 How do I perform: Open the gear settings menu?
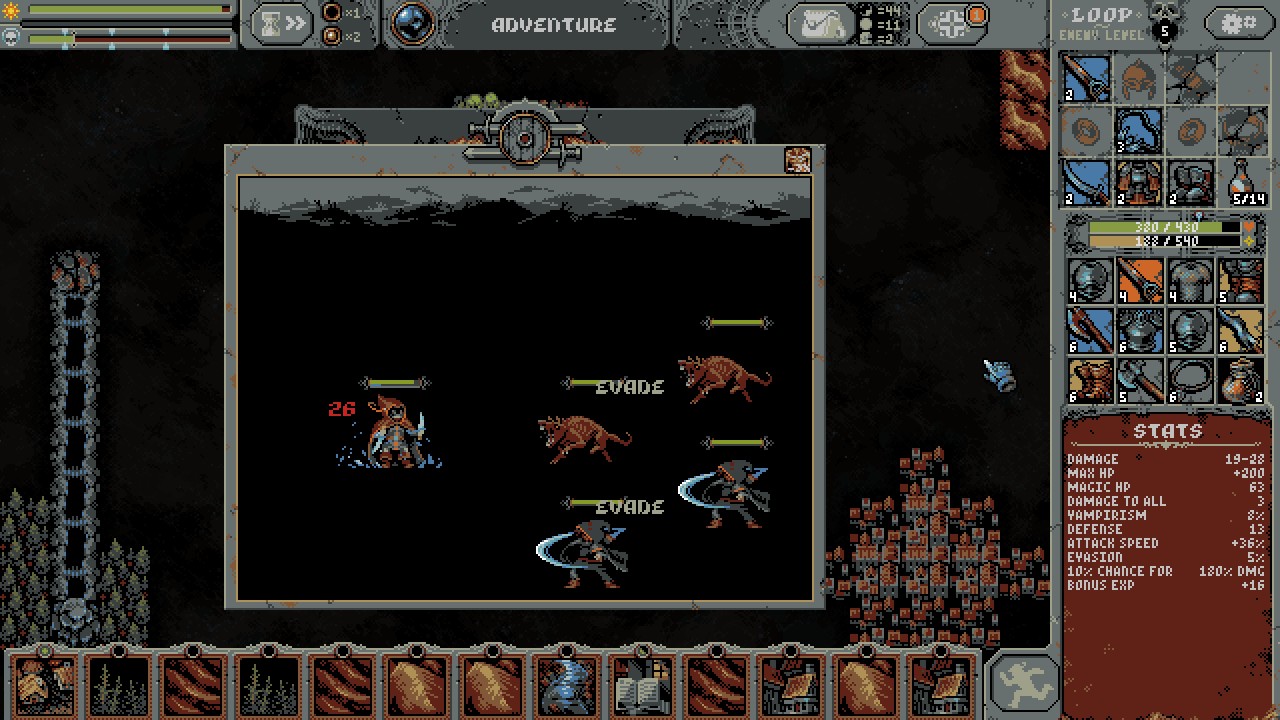coord(1239,24)
